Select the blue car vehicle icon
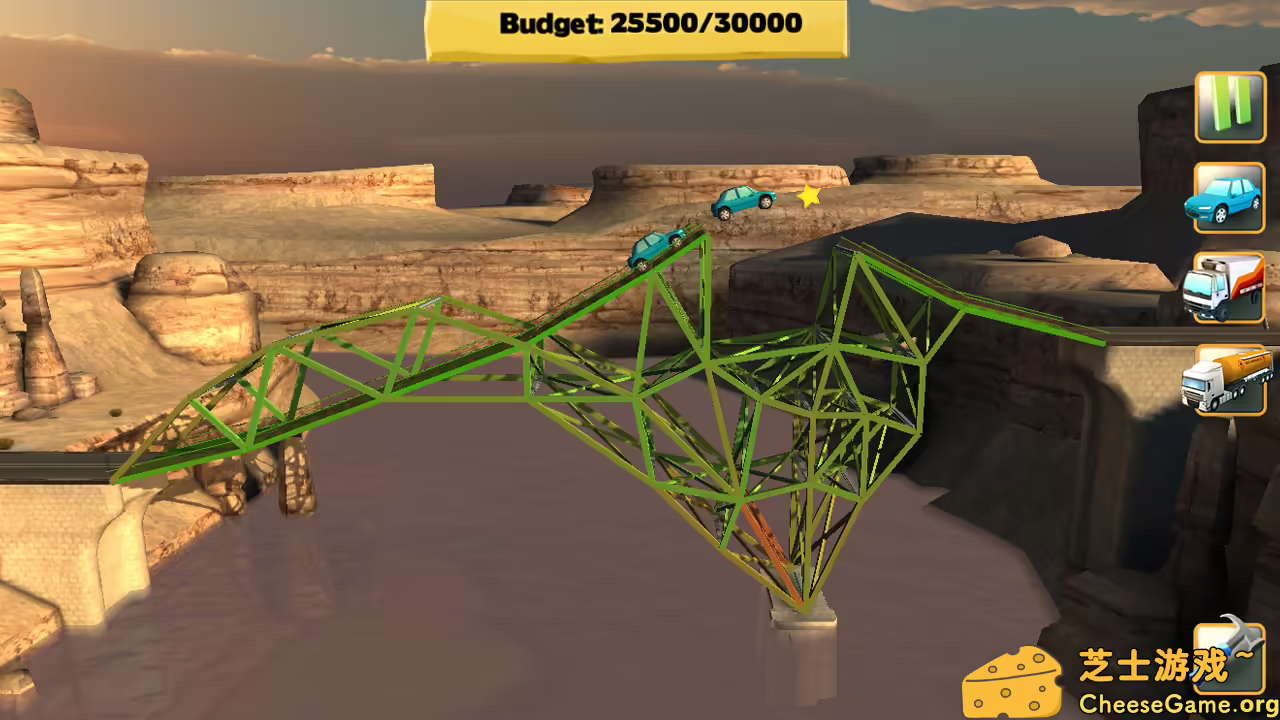The height and width of the screenshot is (720, 1280). pyautogui.click(x=1228, y=197)
